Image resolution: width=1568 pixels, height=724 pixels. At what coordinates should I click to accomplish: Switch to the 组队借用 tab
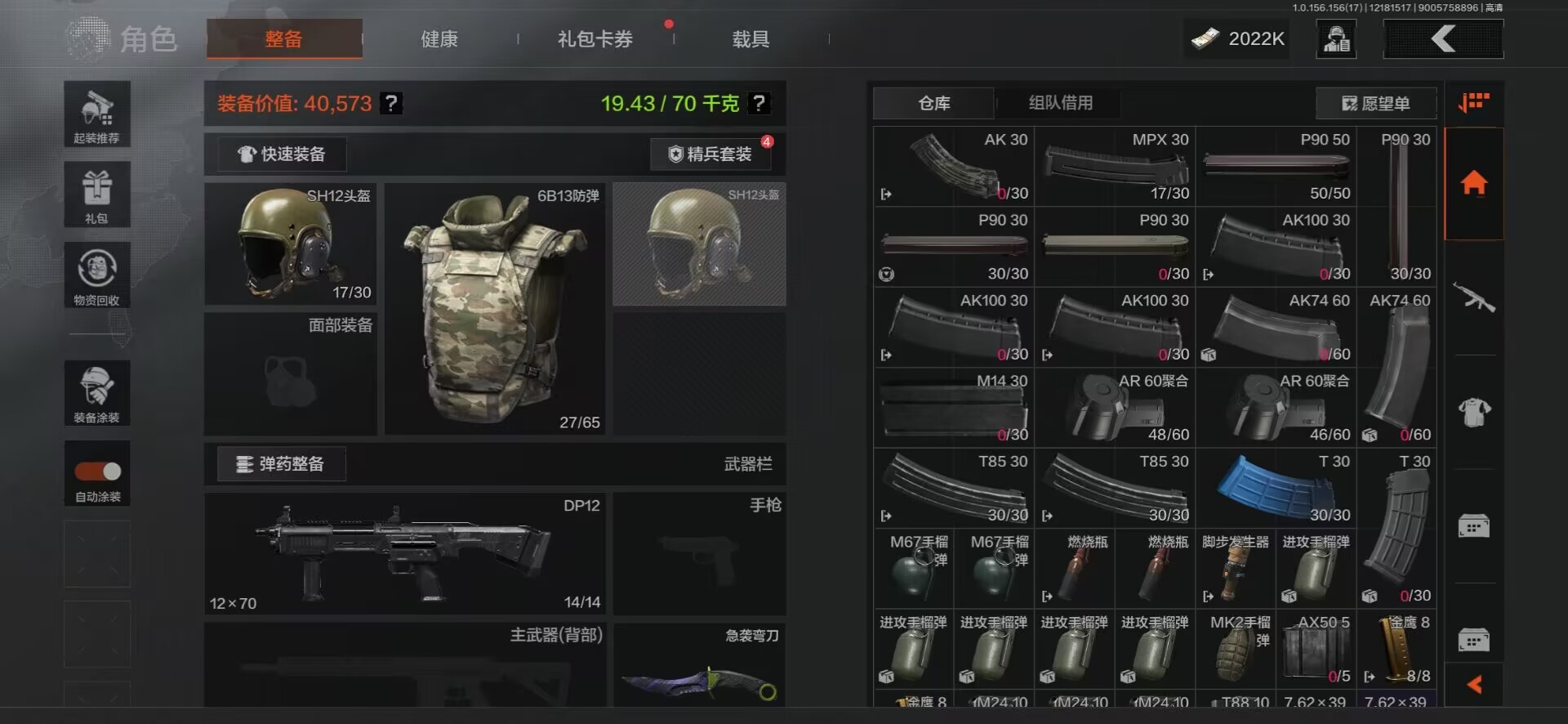tap(1060, 103)
